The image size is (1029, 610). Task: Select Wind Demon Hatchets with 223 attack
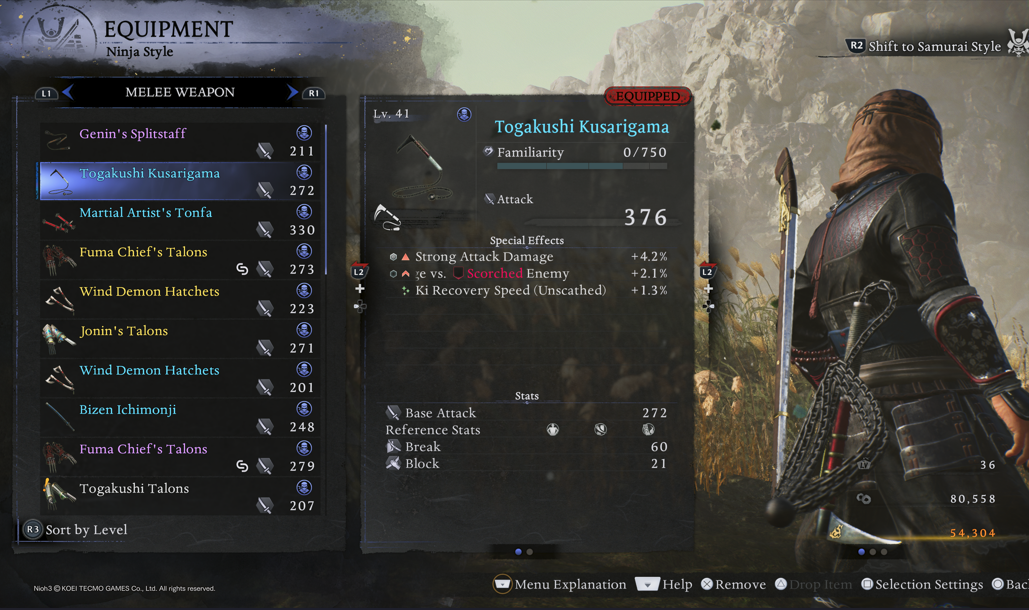tap(180, 299)
